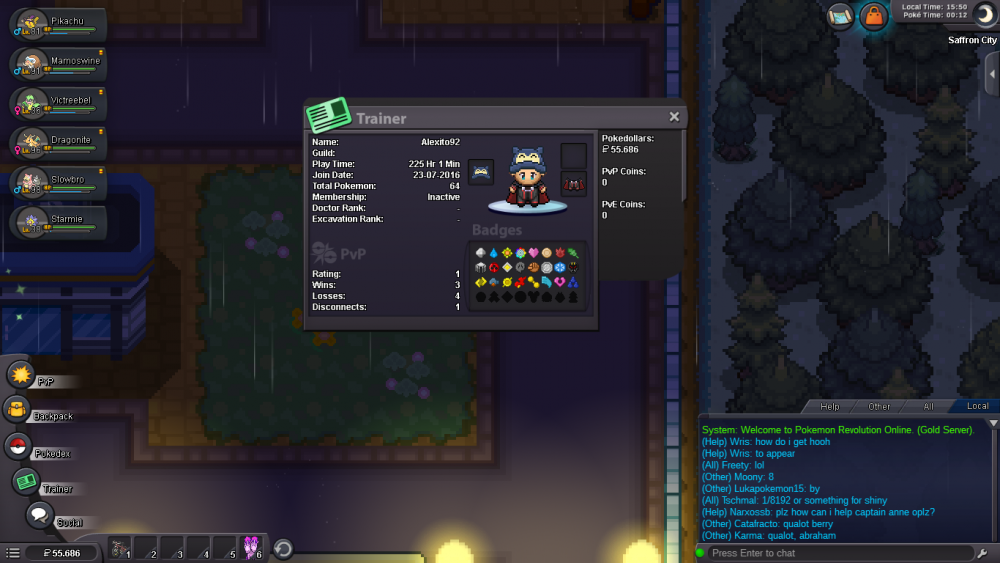Screen dimensions: 1000x563
Task: Open the Social menu
Action: click(40, 516)
